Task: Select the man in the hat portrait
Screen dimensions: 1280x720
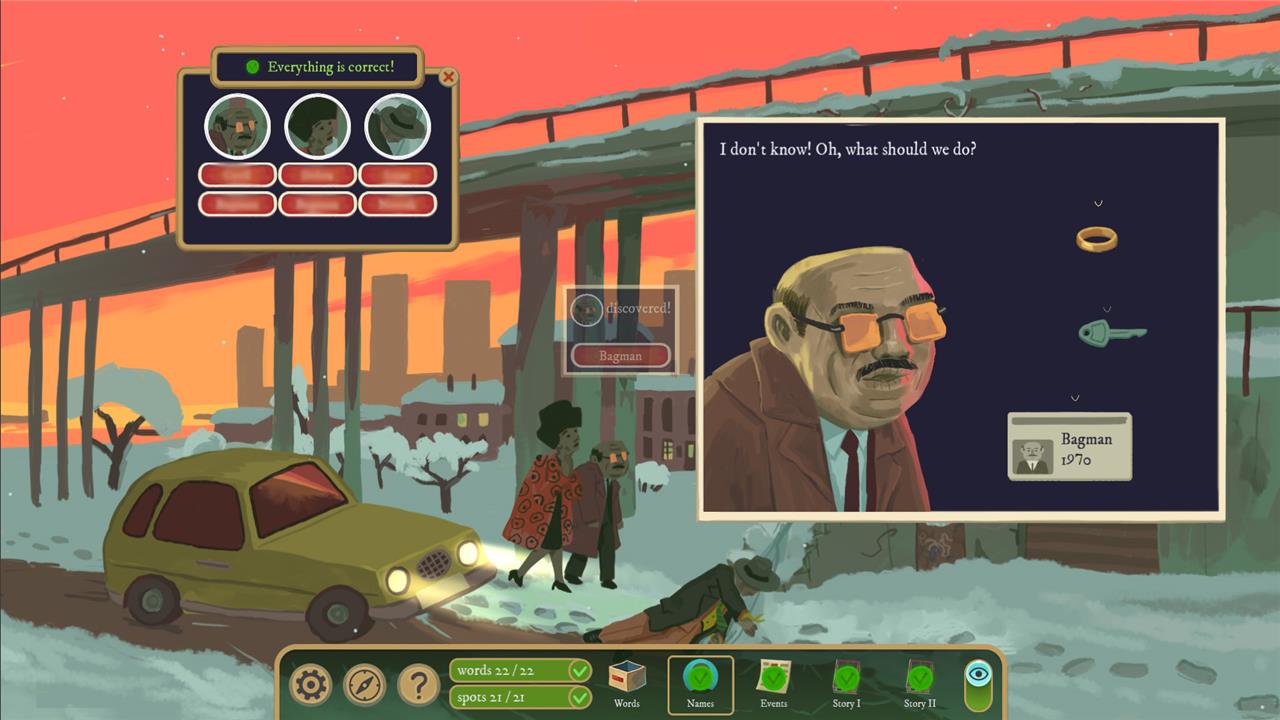Action: [x=397, y=127]
